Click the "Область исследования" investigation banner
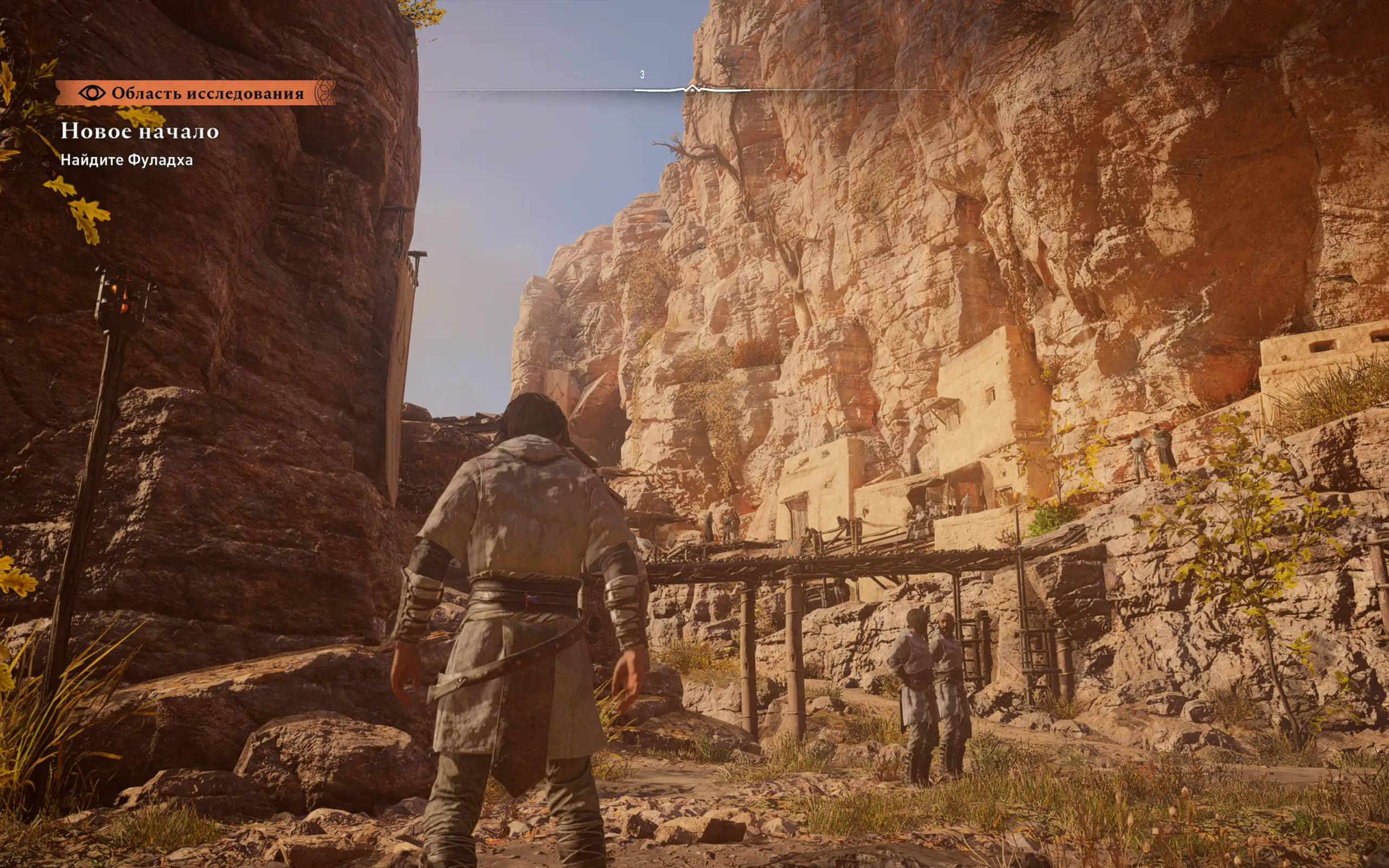Image resolution: width=1389 pixels, height=868 pixels. coord(195,93)
